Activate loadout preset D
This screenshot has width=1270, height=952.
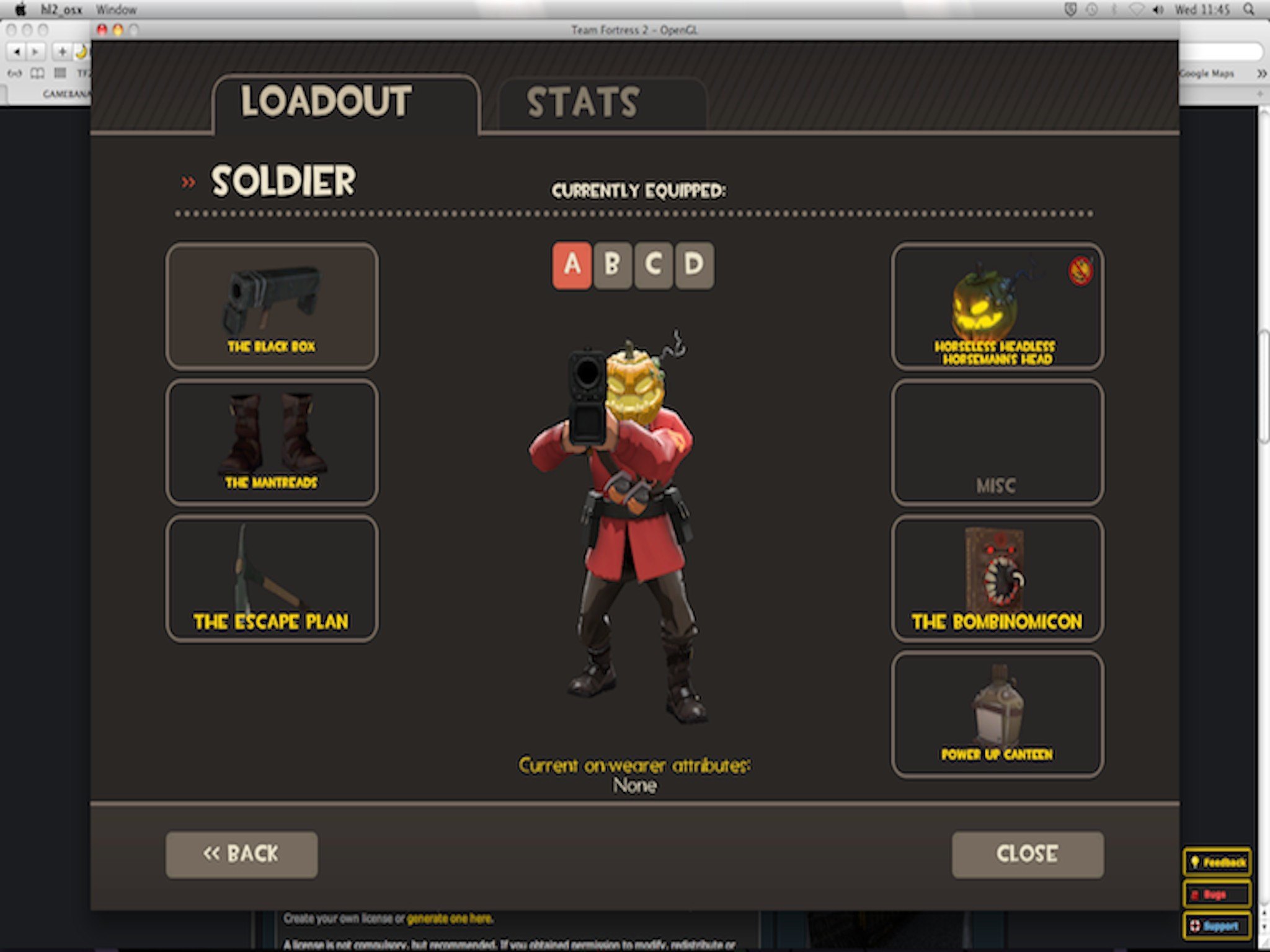(x=694, y=265)
